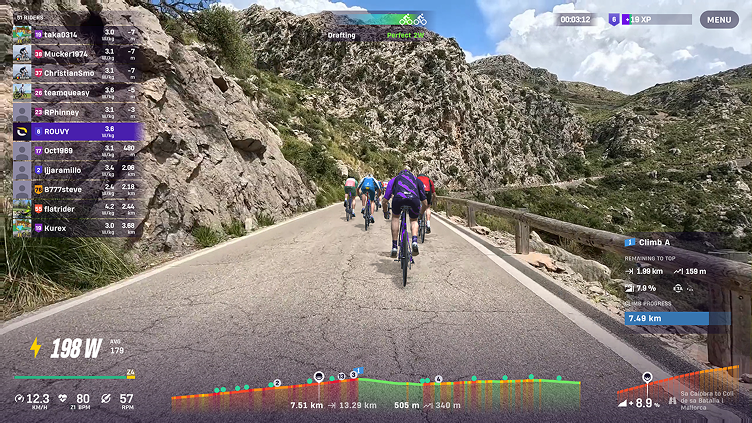This screenshot has width=752, height=423.
Task: Click the route elevation profile strip
Action: pos(375,390)
